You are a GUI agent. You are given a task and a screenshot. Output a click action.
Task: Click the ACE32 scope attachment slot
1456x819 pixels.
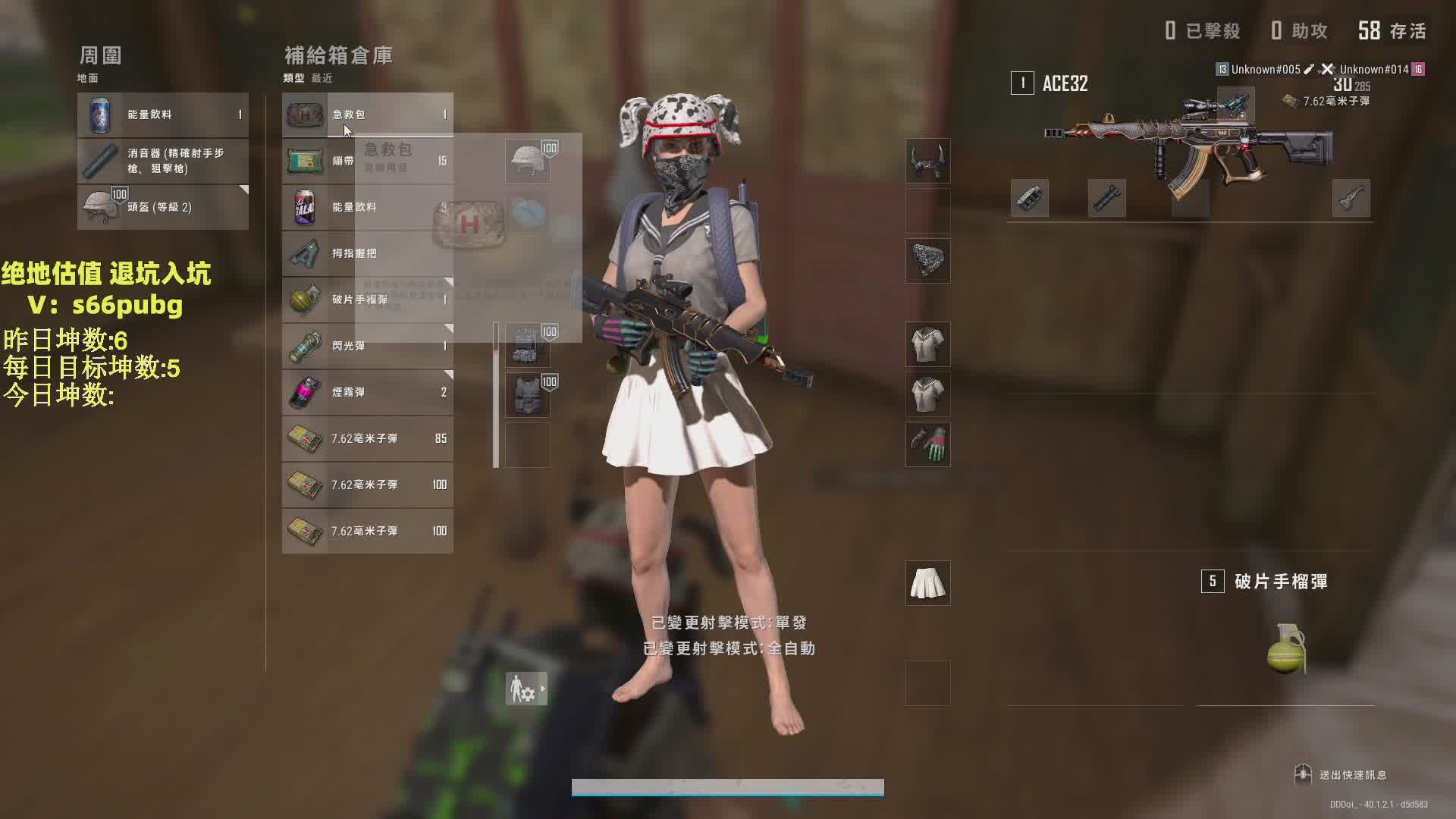[x=1235, y=105]
